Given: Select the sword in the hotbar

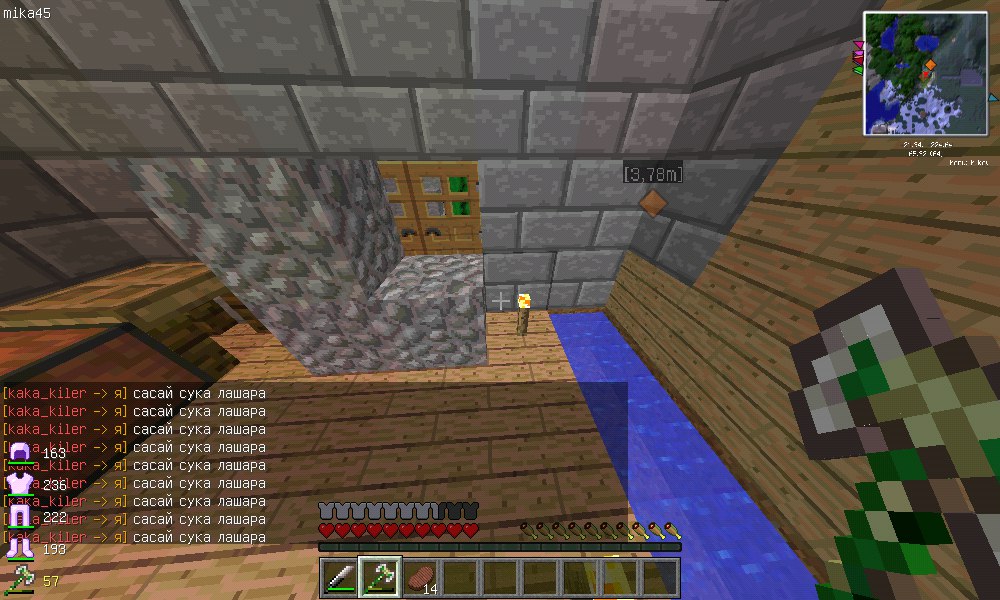Looking at the screenshot, I should click(x=340, y=577).
